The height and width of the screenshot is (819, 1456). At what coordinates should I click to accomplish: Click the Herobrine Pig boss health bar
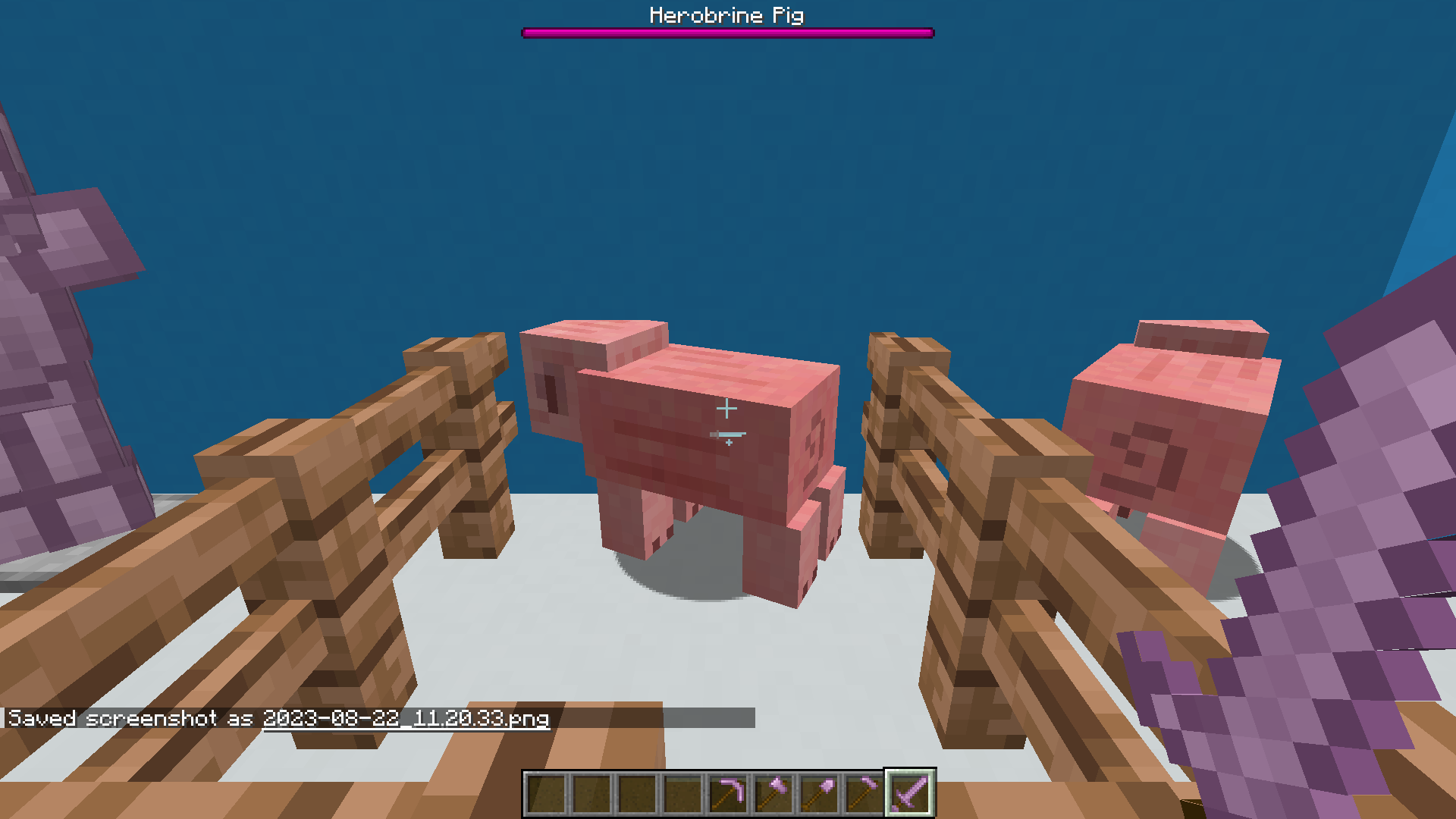[x=726, y=32]
